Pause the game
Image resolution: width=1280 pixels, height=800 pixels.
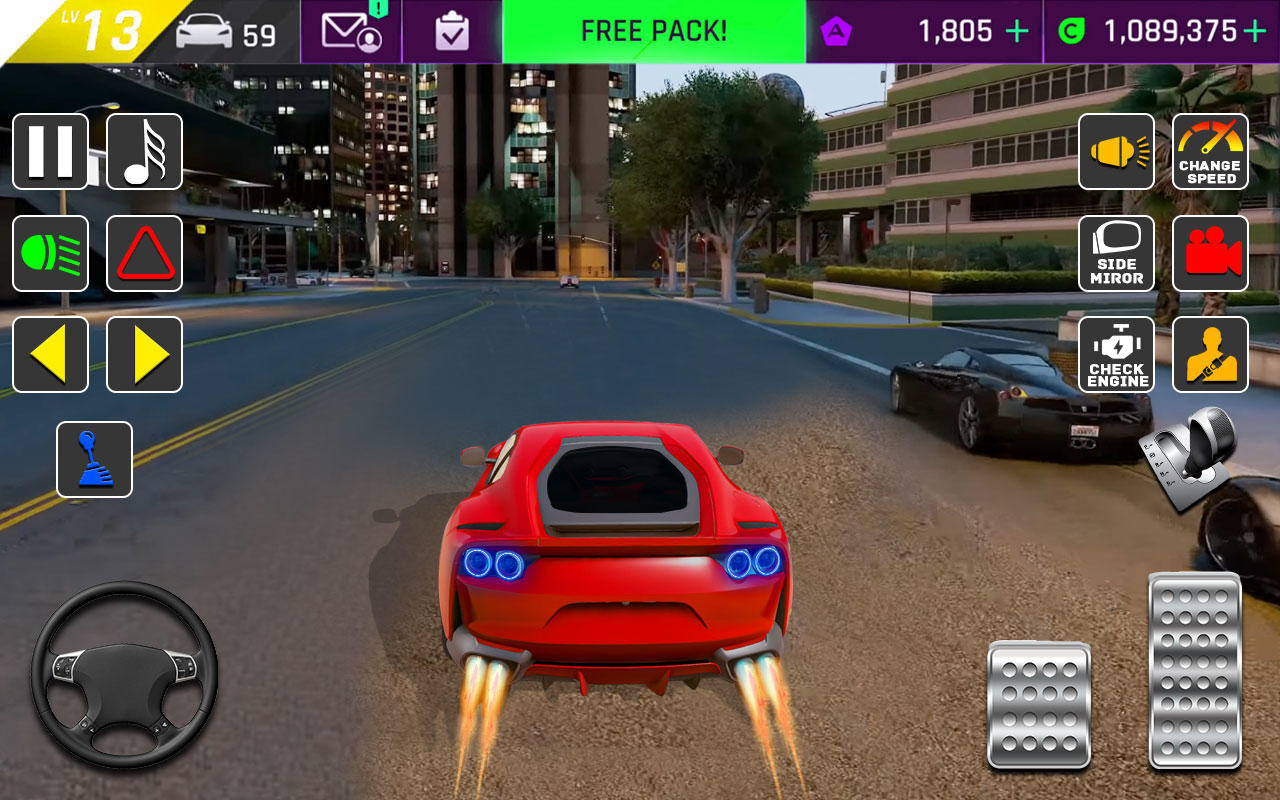50,152
